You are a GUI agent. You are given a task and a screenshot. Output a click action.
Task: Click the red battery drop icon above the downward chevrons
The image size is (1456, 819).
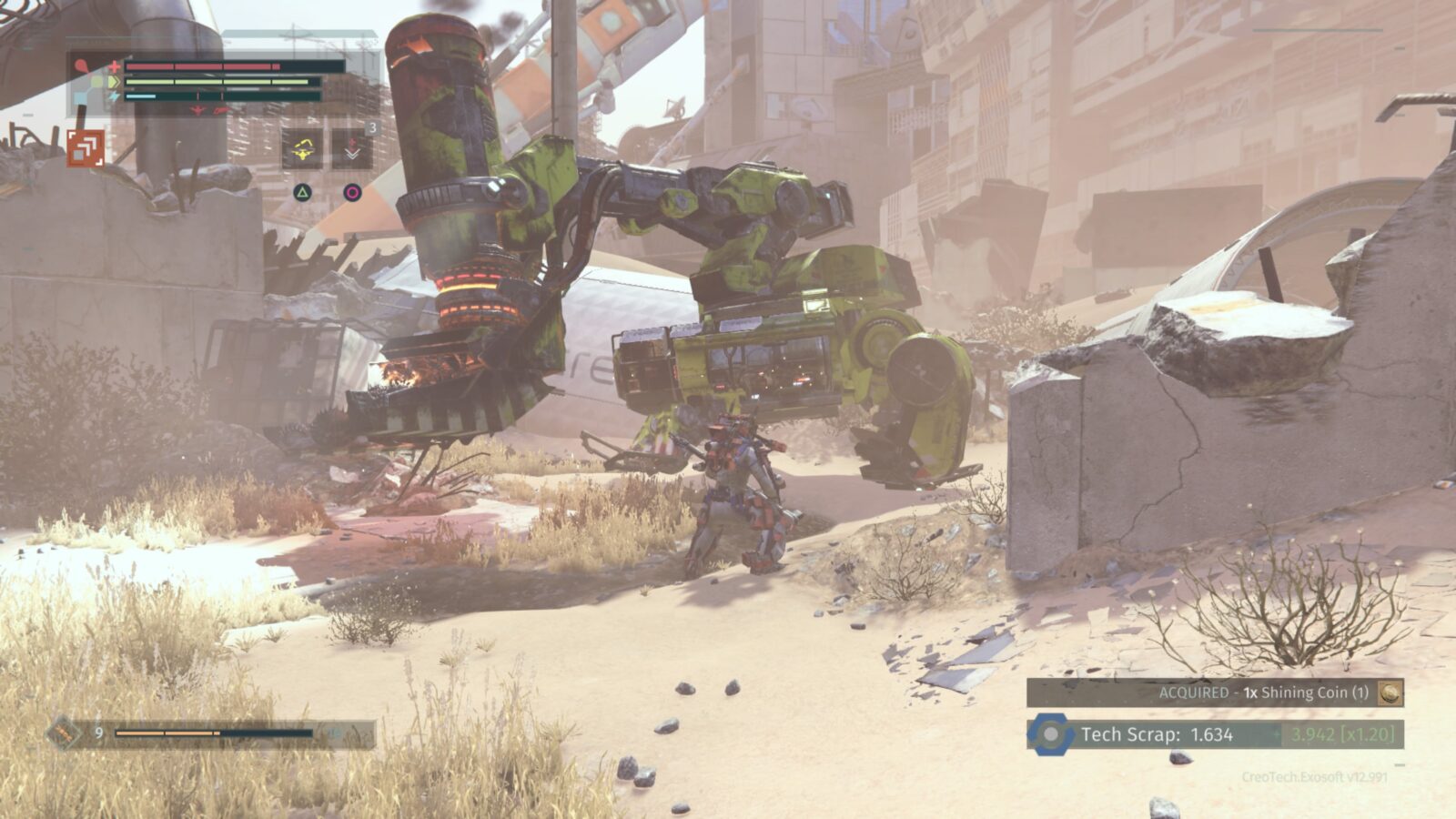[x=352, y=141]
